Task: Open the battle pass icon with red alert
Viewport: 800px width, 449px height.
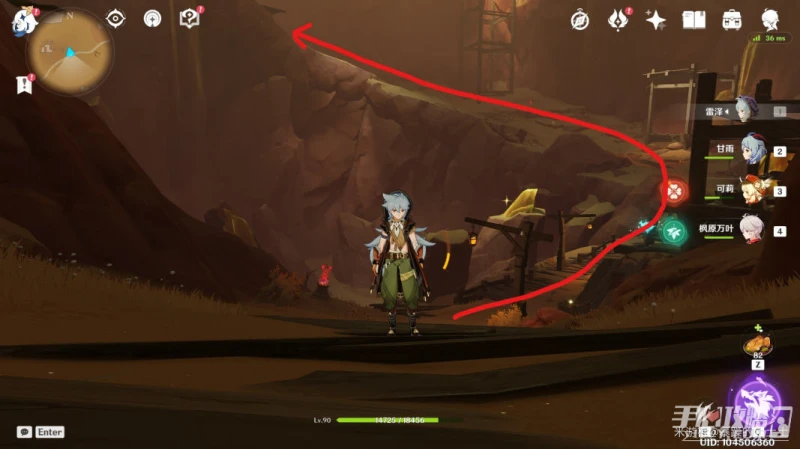Action: (x=618, y=19)
